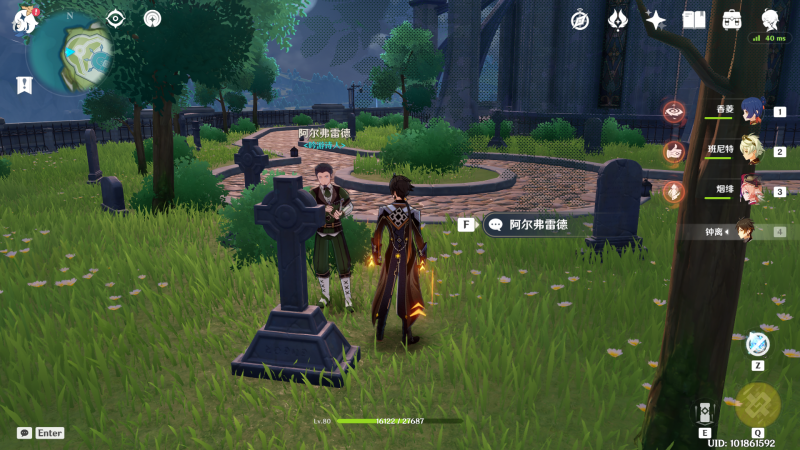Open the circular minimap
This screenshot has width=800, height=450.
click(70, 48)
